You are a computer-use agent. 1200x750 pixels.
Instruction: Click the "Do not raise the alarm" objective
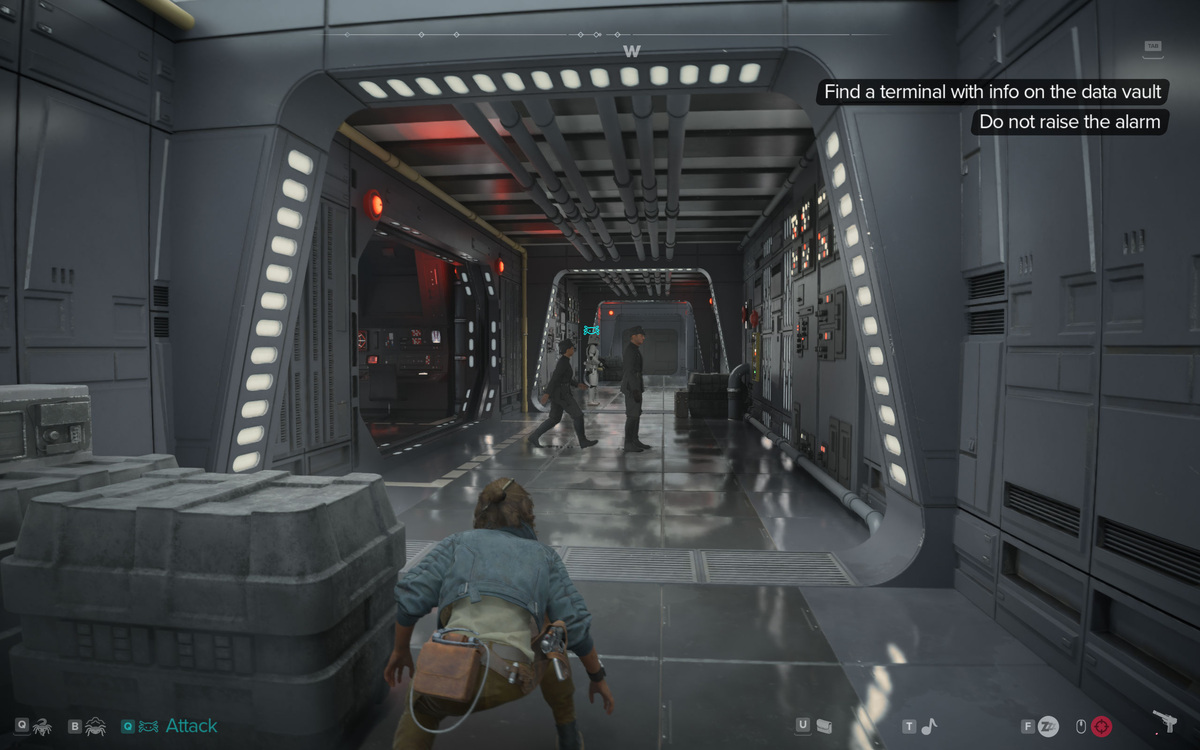(1069, 122)
